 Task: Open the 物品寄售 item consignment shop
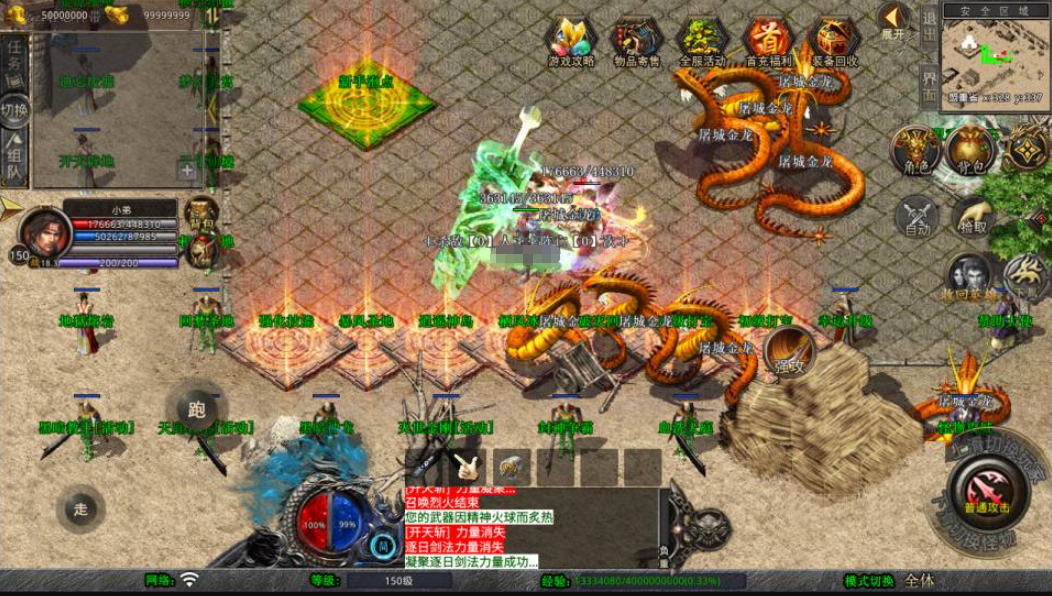pyautogui.click(x=636, y=42)
